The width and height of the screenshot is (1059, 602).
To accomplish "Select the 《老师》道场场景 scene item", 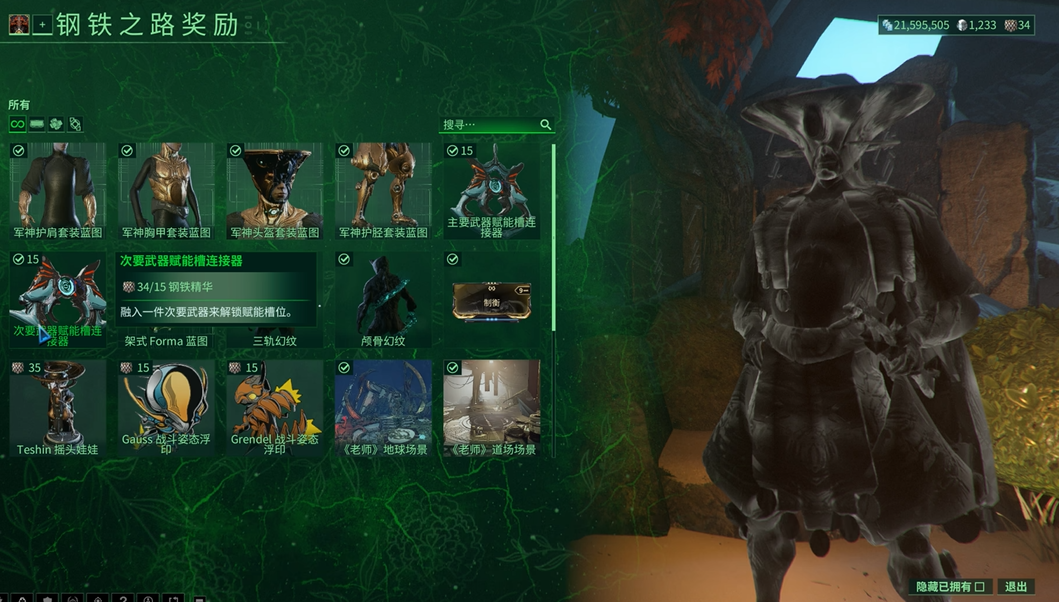I will 491,407.
